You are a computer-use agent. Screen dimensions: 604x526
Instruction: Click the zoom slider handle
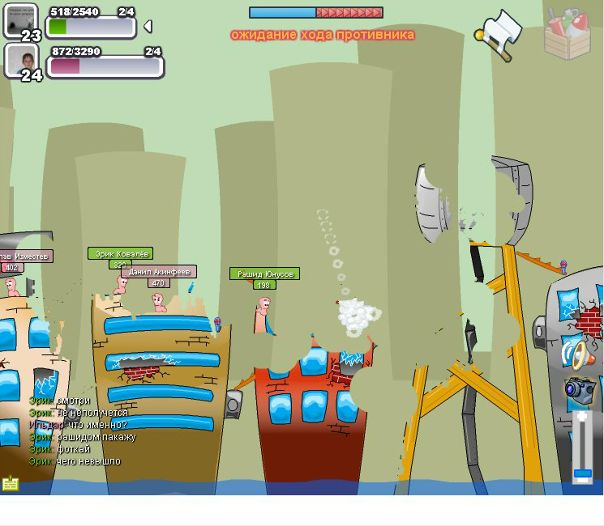coord(582,473)
